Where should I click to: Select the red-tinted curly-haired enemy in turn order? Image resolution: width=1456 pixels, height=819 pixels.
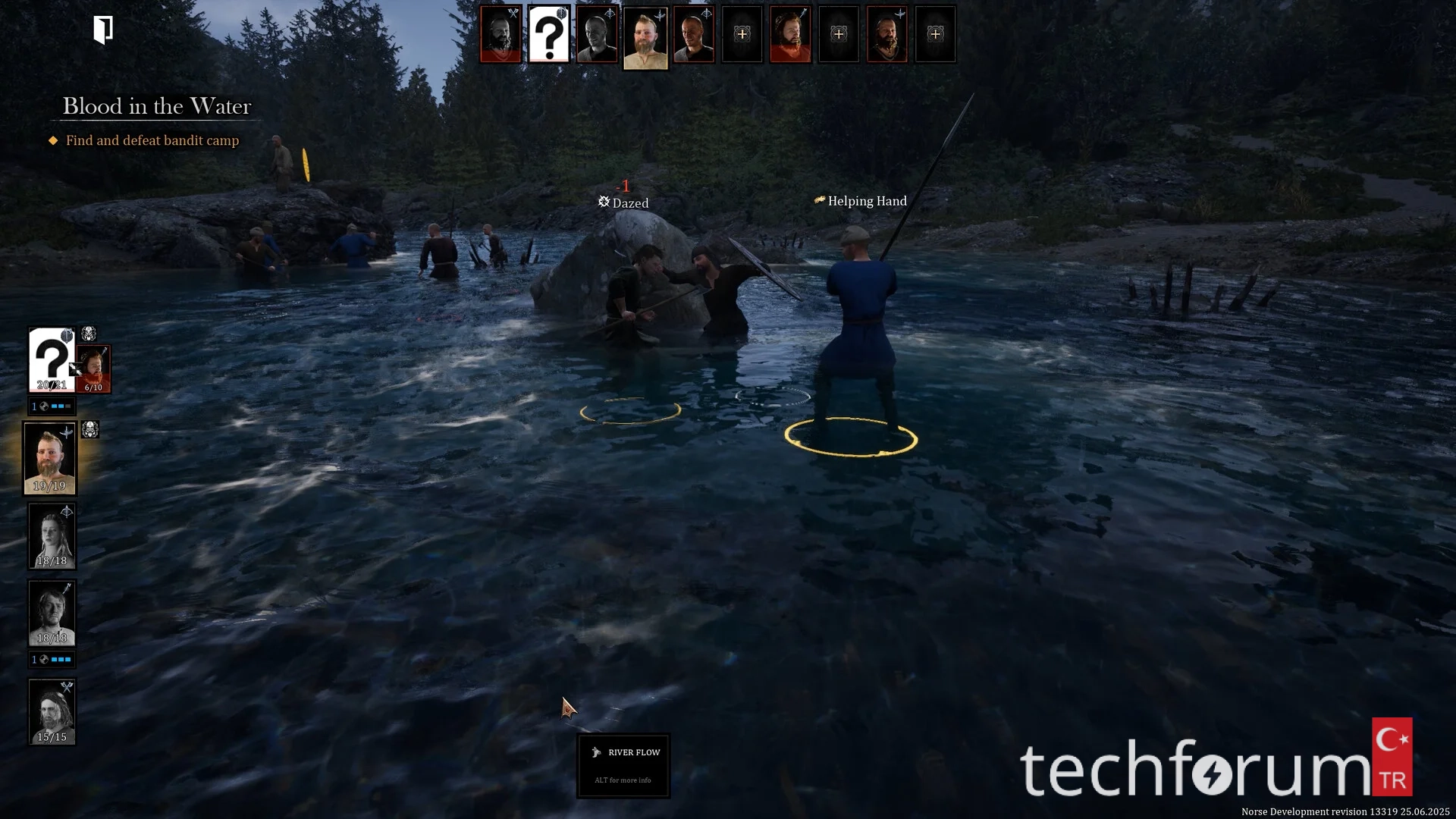[790, 35]
